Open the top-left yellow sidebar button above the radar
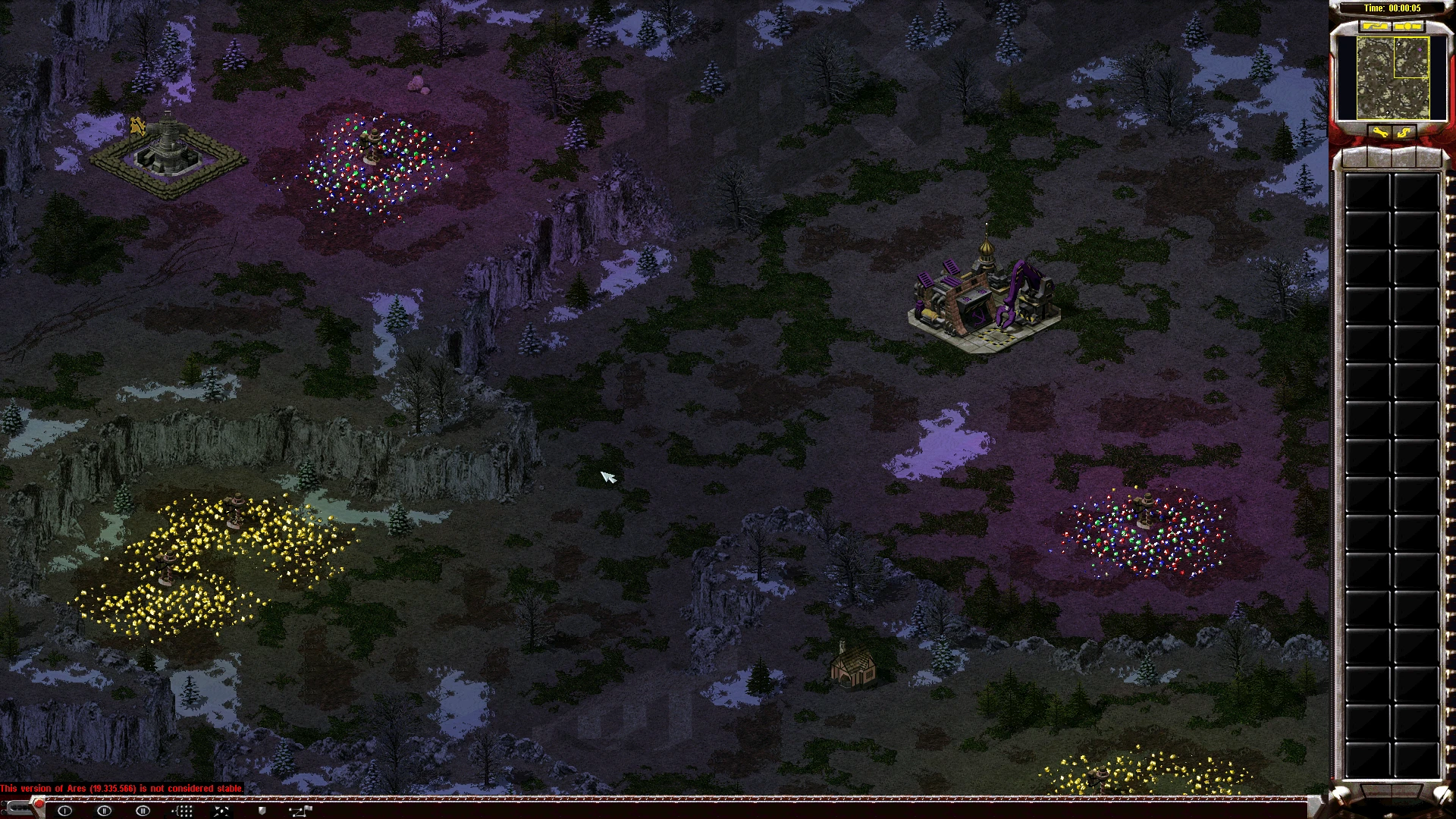Image resolution: width=1456 pixels, height=819 pixels. tap(1374, 27)
